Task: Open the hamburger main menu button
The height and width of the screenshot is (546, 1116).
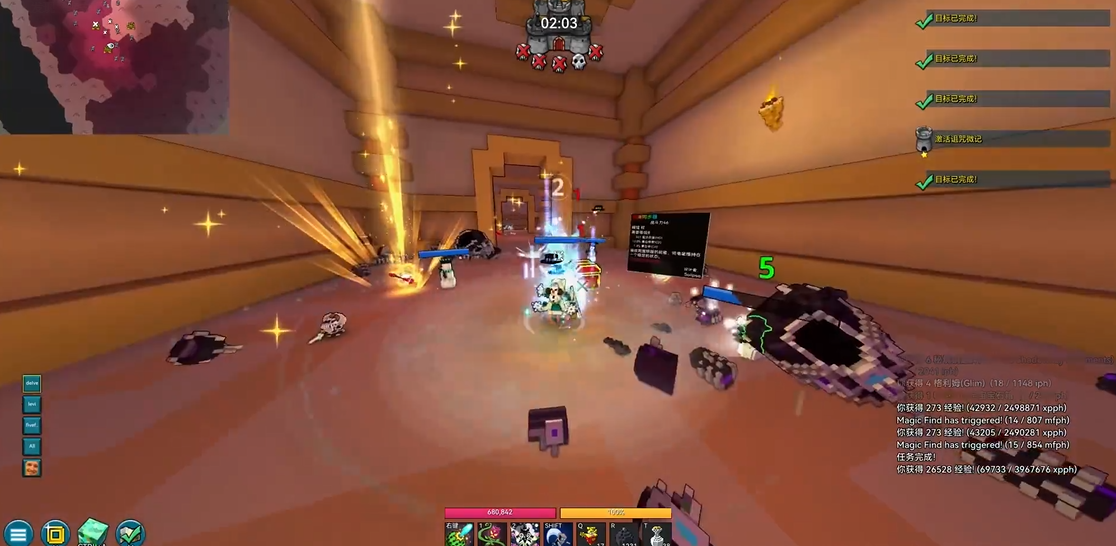Action: point(17,533)
